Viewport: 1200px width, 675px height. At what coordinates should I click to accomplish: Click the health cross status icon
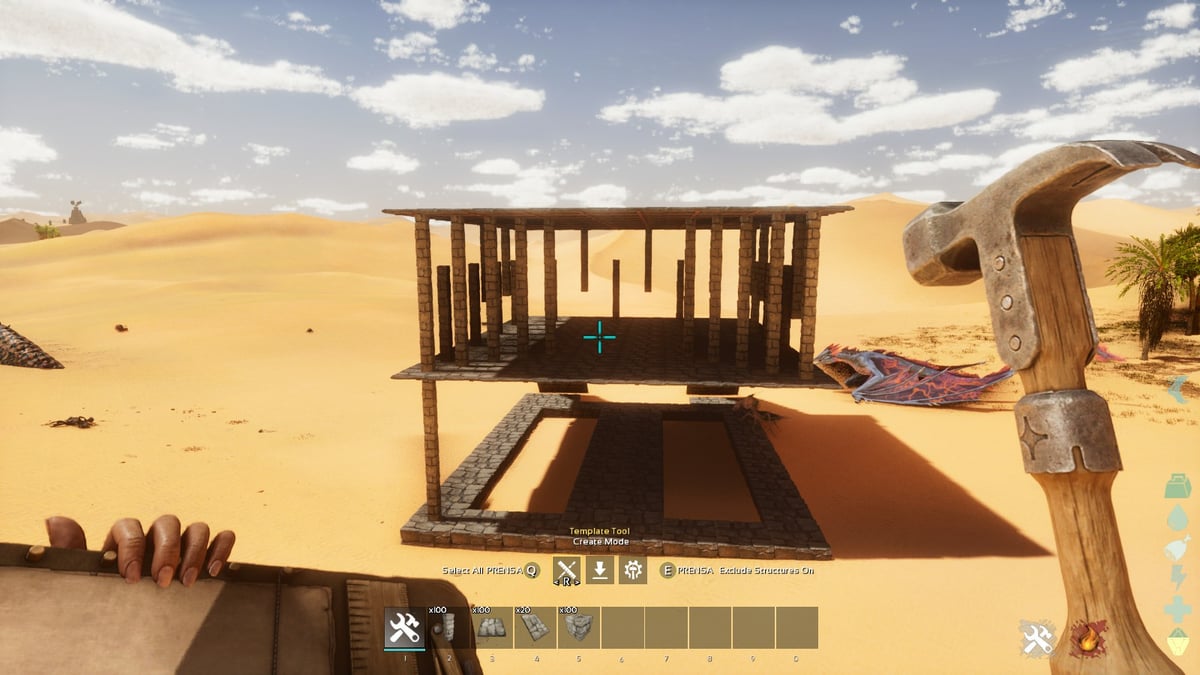(x=1178, y=609)
